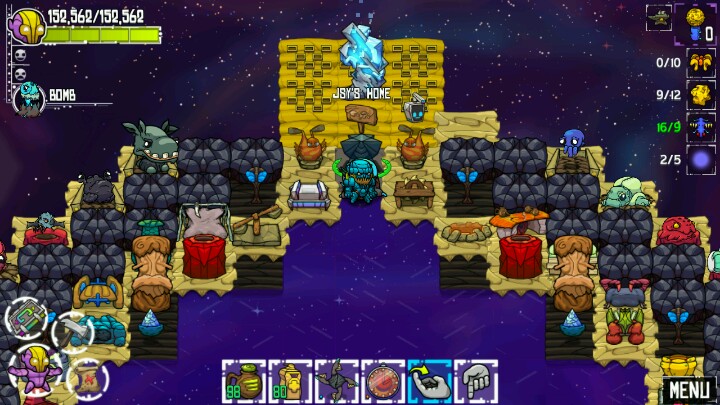This screenshot has width=720, height=405.
Task: Click the yellow winged ingredient tracker
Action: pos(699,62)
